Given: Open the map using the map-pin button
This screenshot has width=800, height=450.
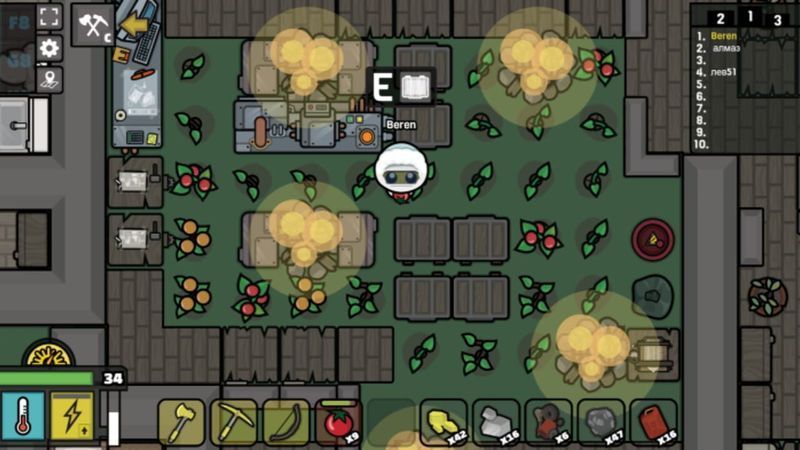Looking at the screenshot, I should 50,78.
